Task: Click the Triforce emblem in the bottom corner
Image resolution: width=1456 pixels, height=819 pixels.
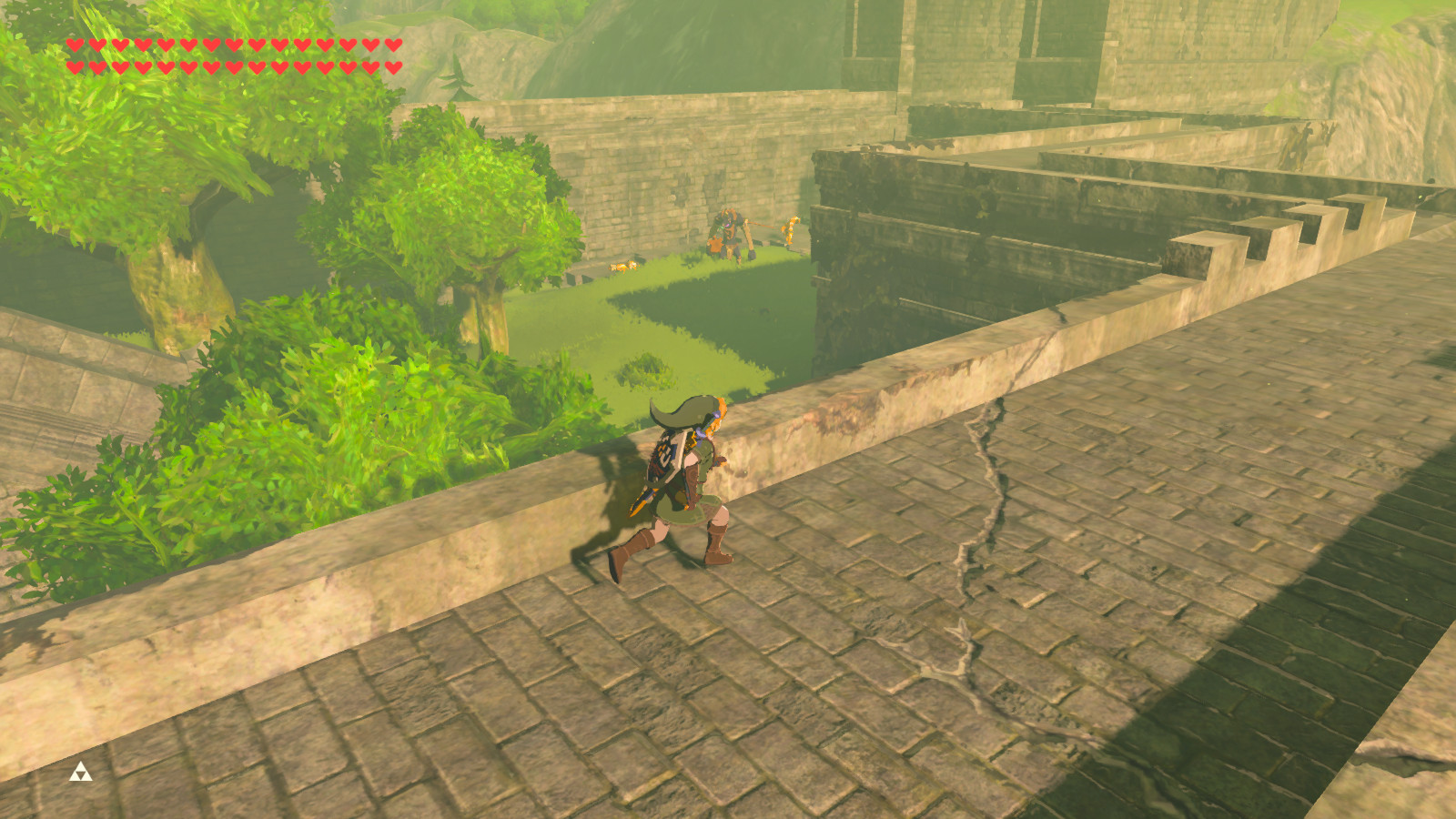Action: 80,771
